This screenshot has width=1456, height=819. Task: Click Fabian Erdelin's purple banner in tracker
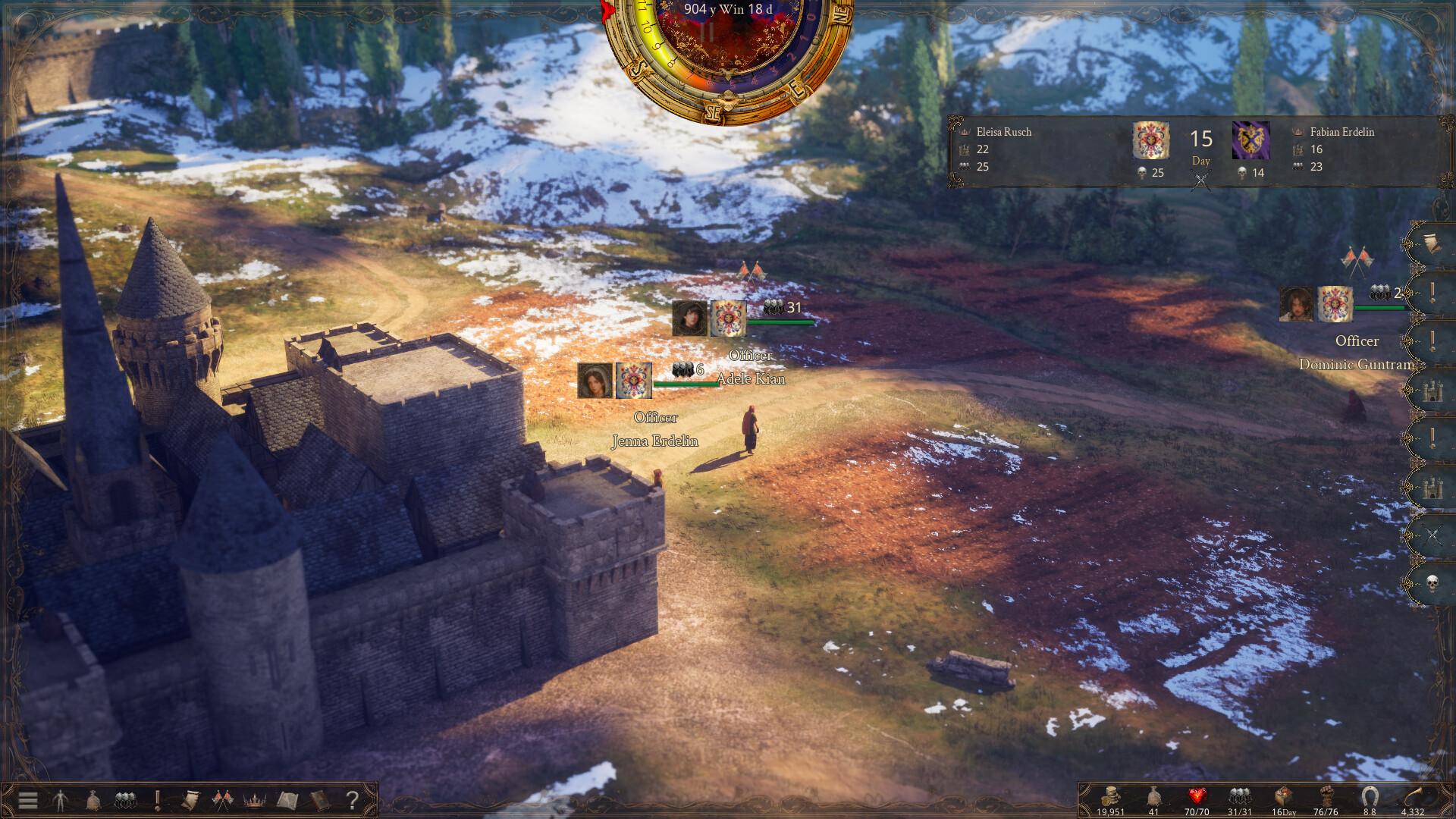point(1250,141)
